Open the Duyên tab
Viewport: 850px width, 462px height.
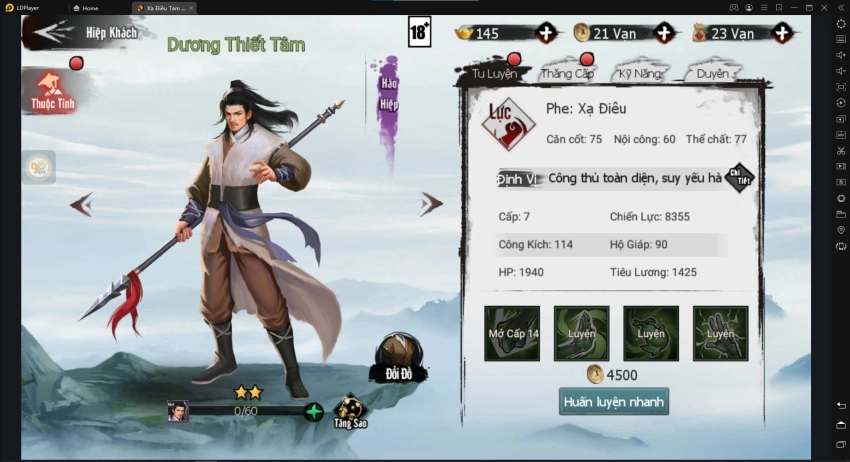[712, 74]
